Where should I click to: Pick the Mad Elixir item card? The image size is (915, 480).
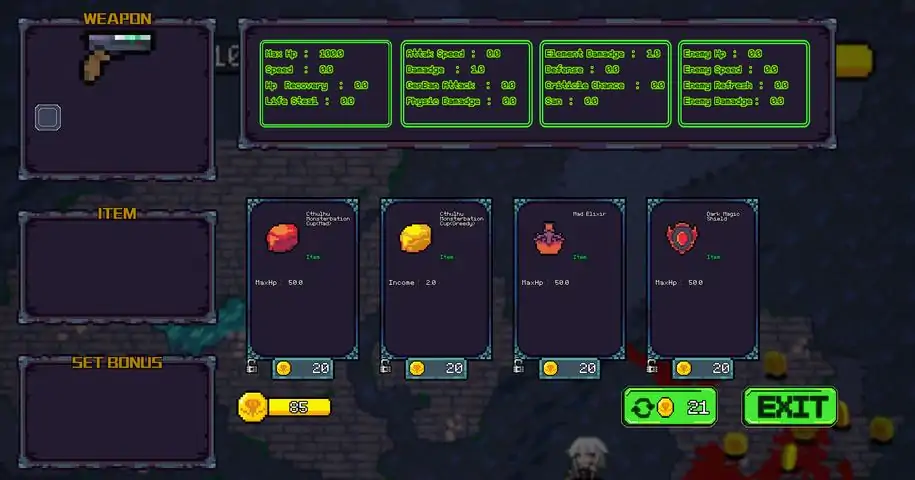[x=569, y=277]
